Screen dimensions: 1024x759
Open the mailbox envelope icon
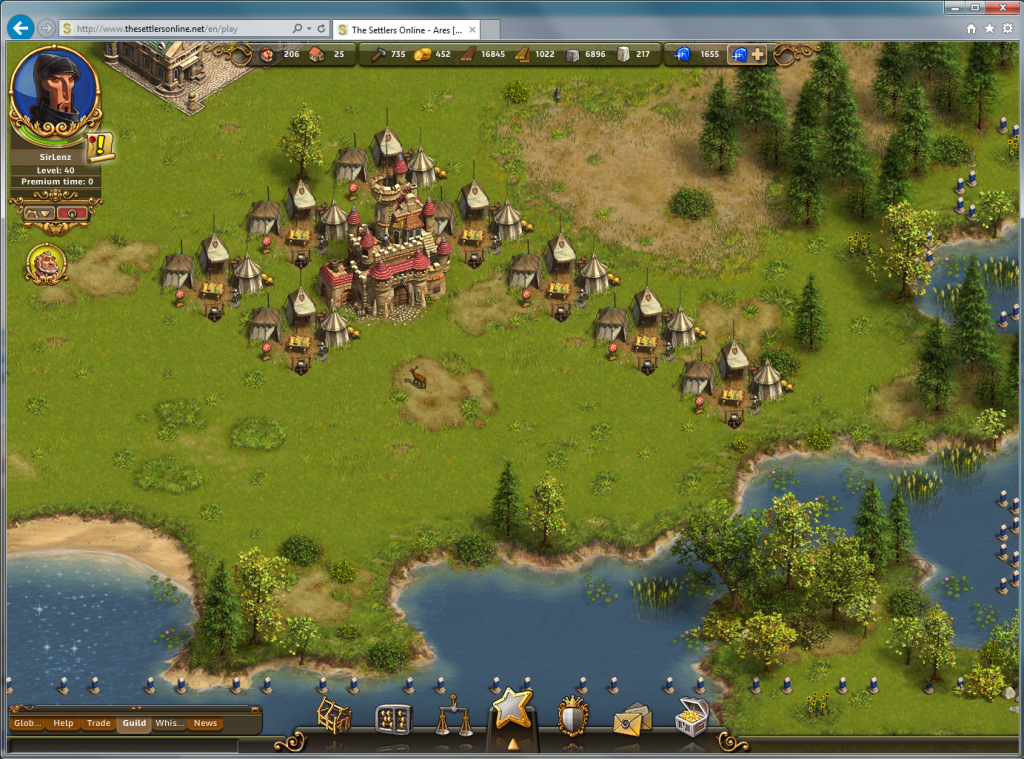click(x=632, y=718)
